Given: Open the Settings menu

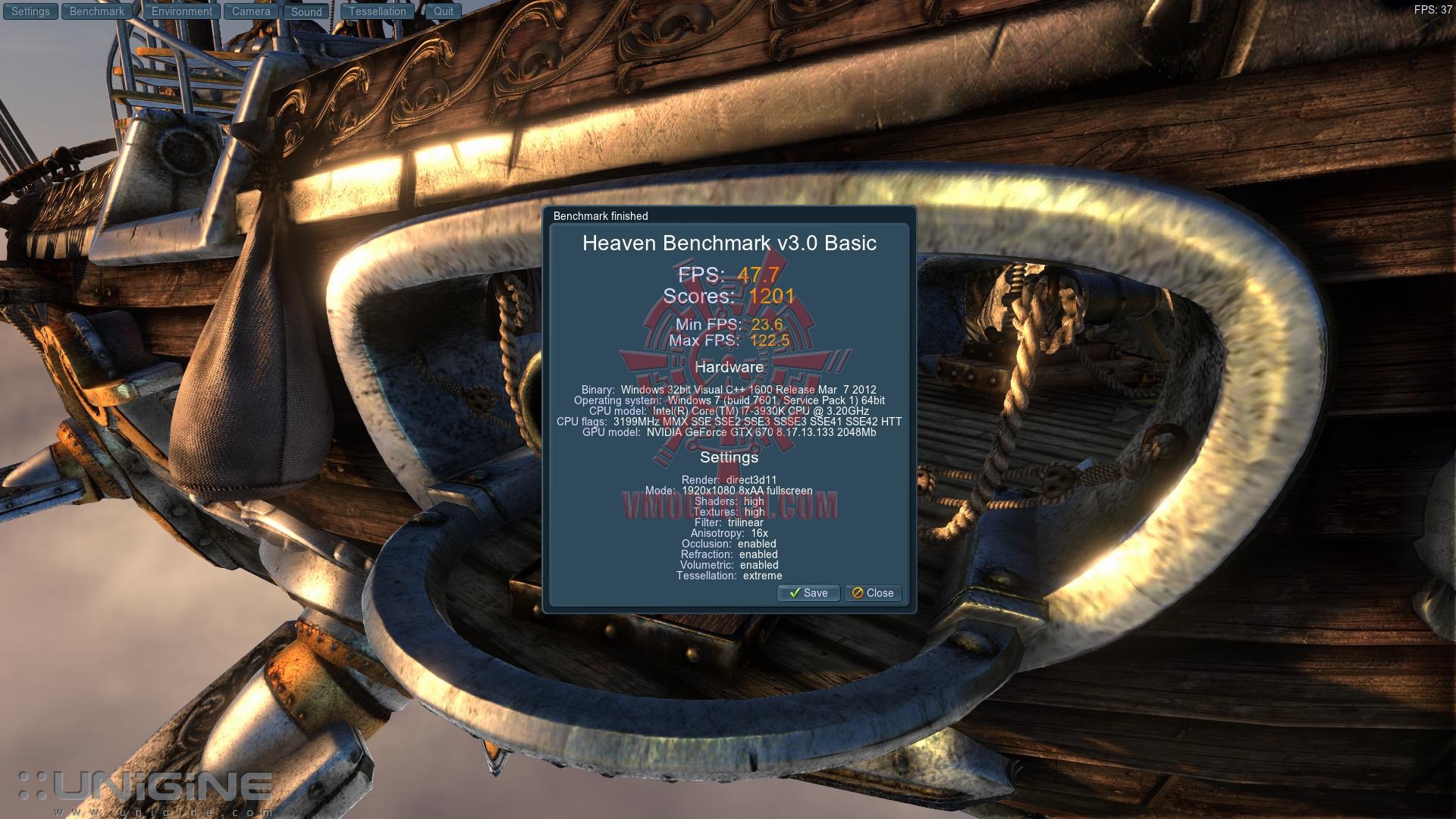Looking at the screenshot, I should [x=30, y=11].
